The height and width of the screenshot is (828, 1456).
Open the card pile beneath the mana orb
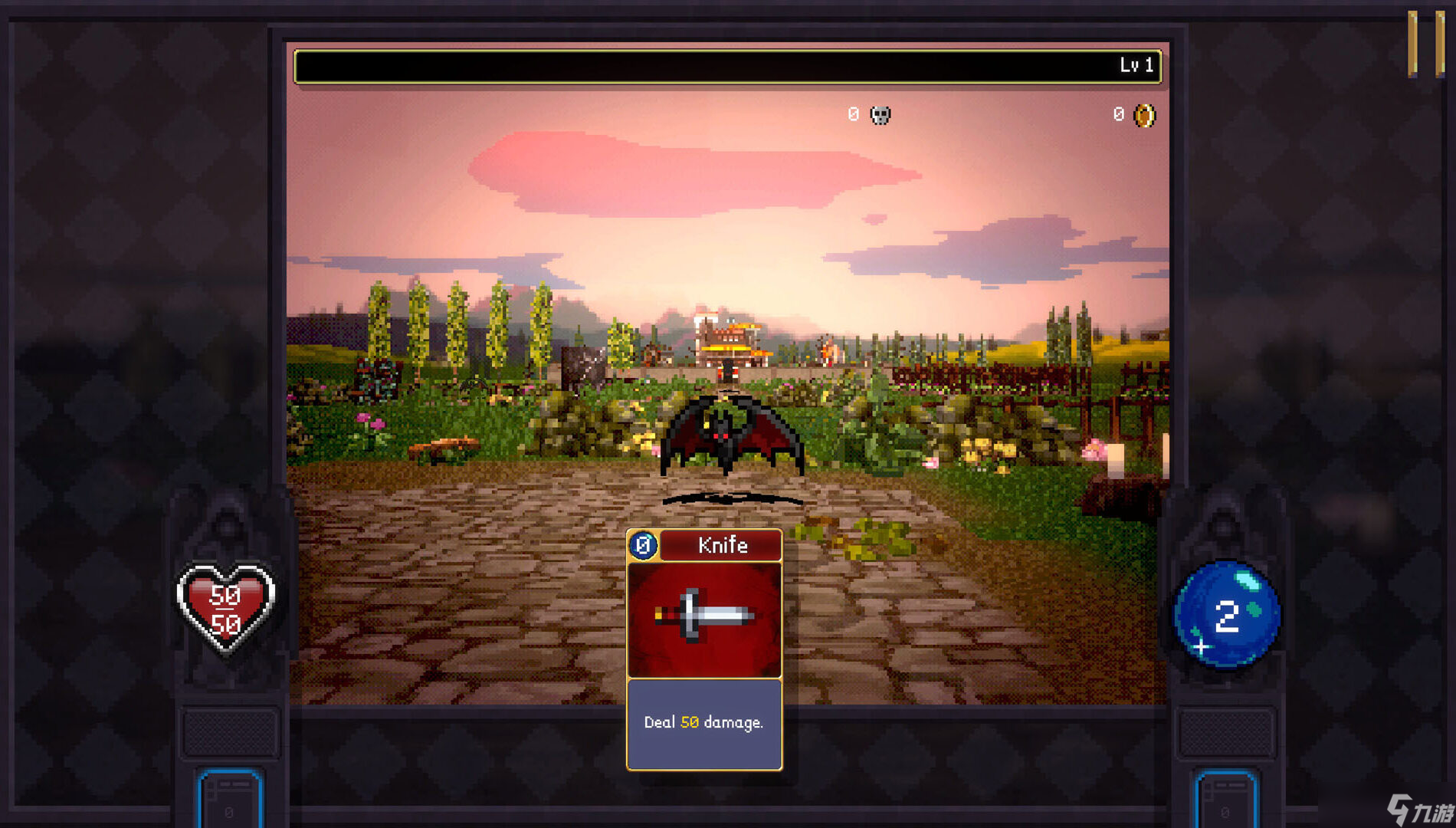tap(1225, 800)
